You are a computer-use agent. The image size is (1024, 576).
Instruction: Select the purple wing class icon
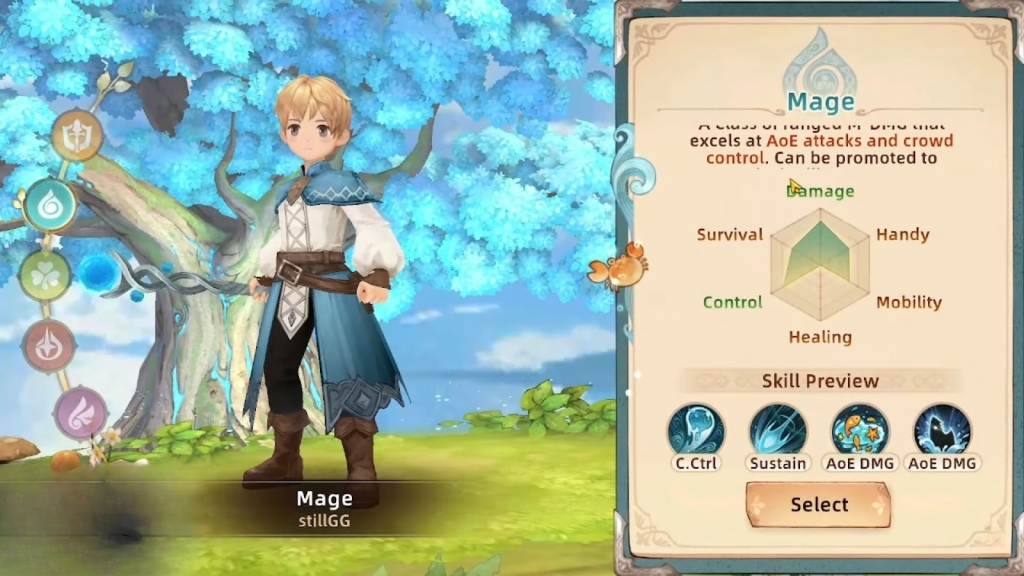click(x=80, y=412)
